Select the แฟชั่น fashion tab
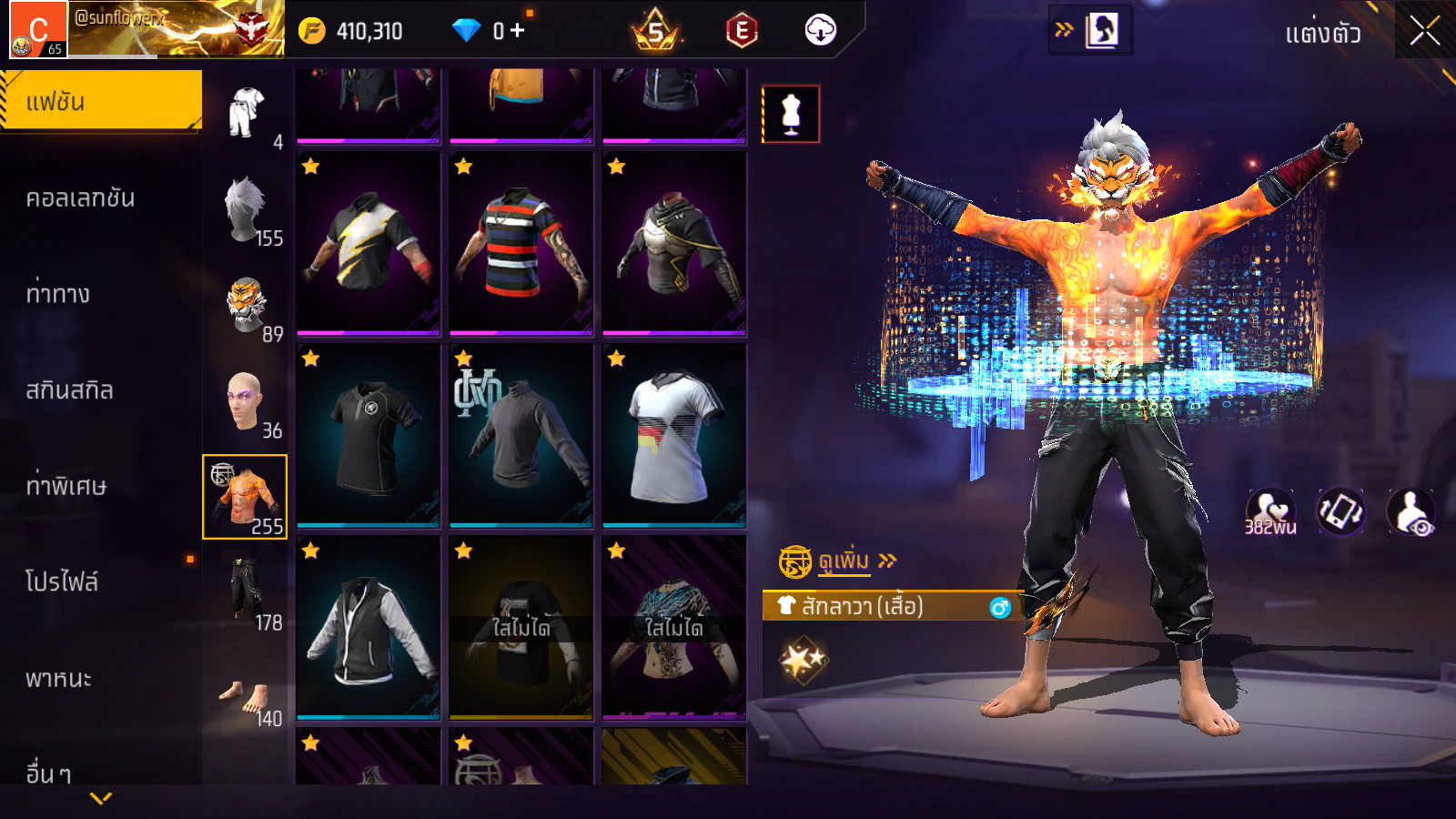The height and width of the screenshot is (819, 1456). pyautogui.click(x=101, y=101)
